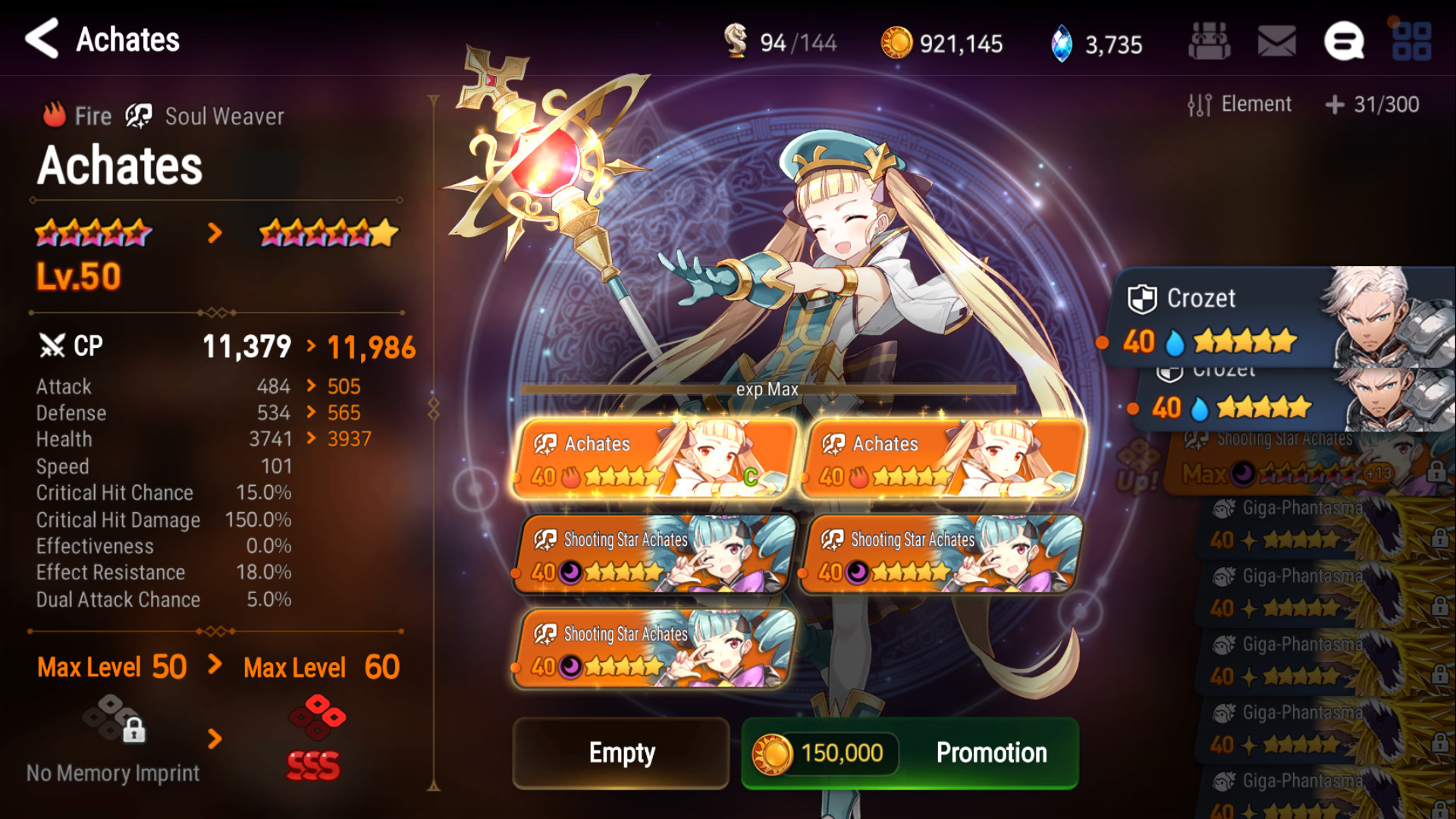Confirm the 150,000 gold Promotion
Image resolution: width=1456 pixels, height=819 pixels.
point(909,753)
